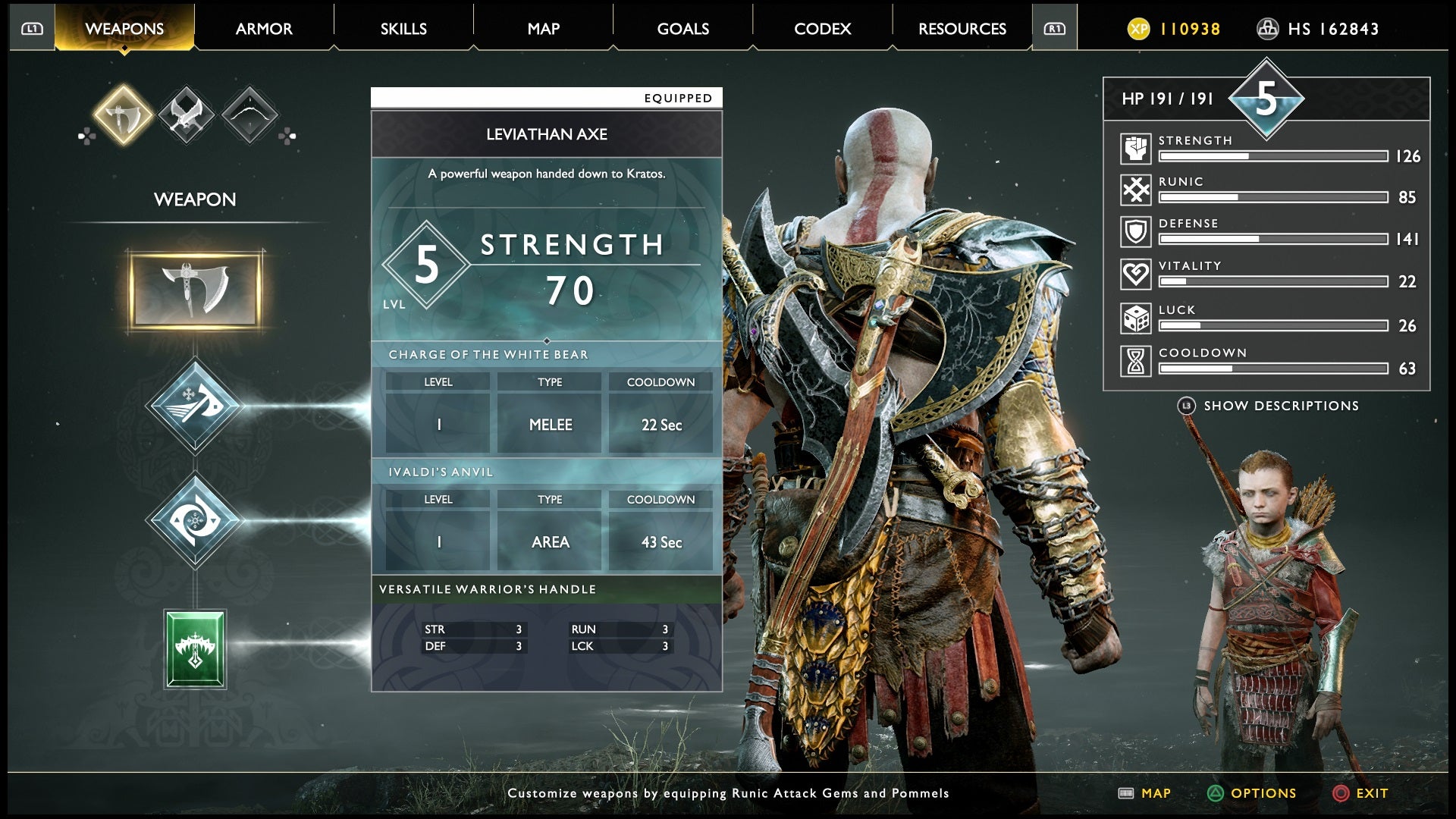
Task: Select the Leviathan Axe category icon
Action: pyautogui.click(x=121, y=115)
